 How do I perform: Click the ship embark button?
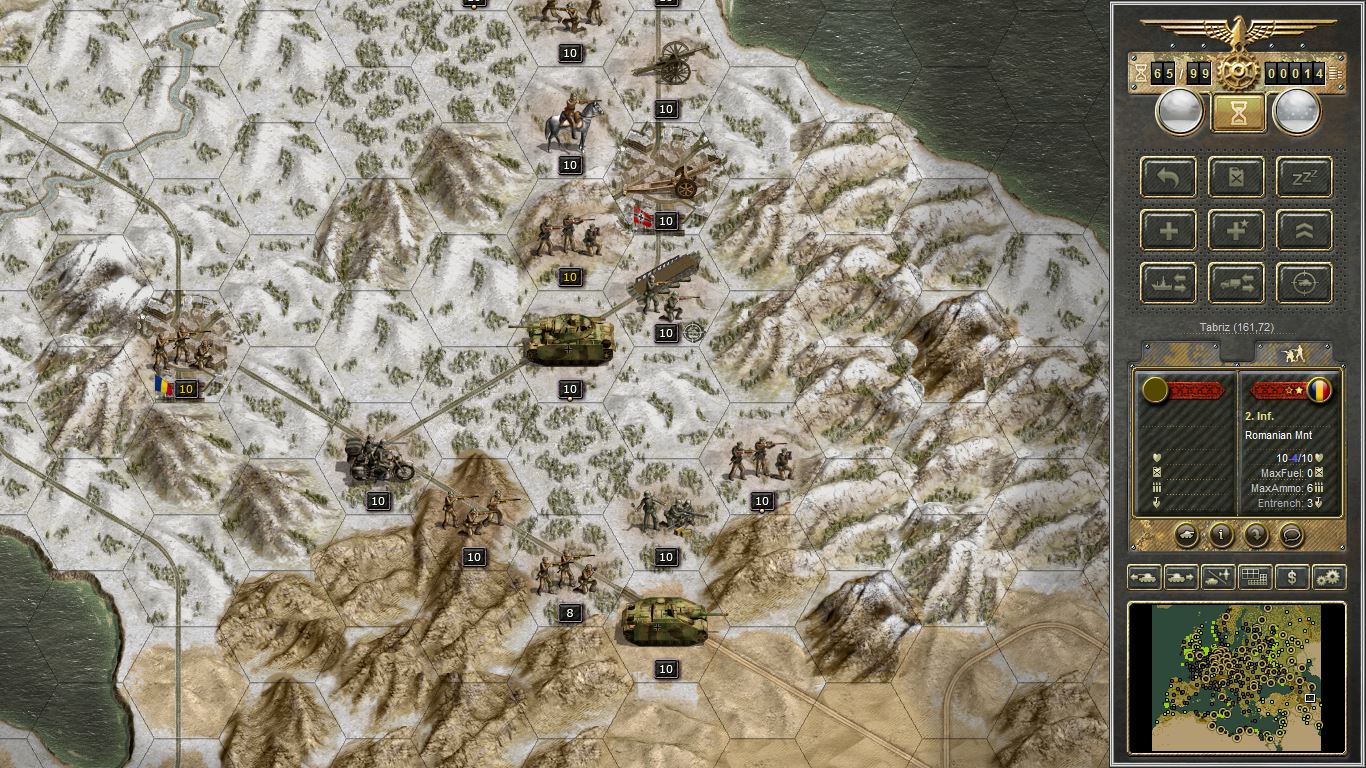point(1168,283)
